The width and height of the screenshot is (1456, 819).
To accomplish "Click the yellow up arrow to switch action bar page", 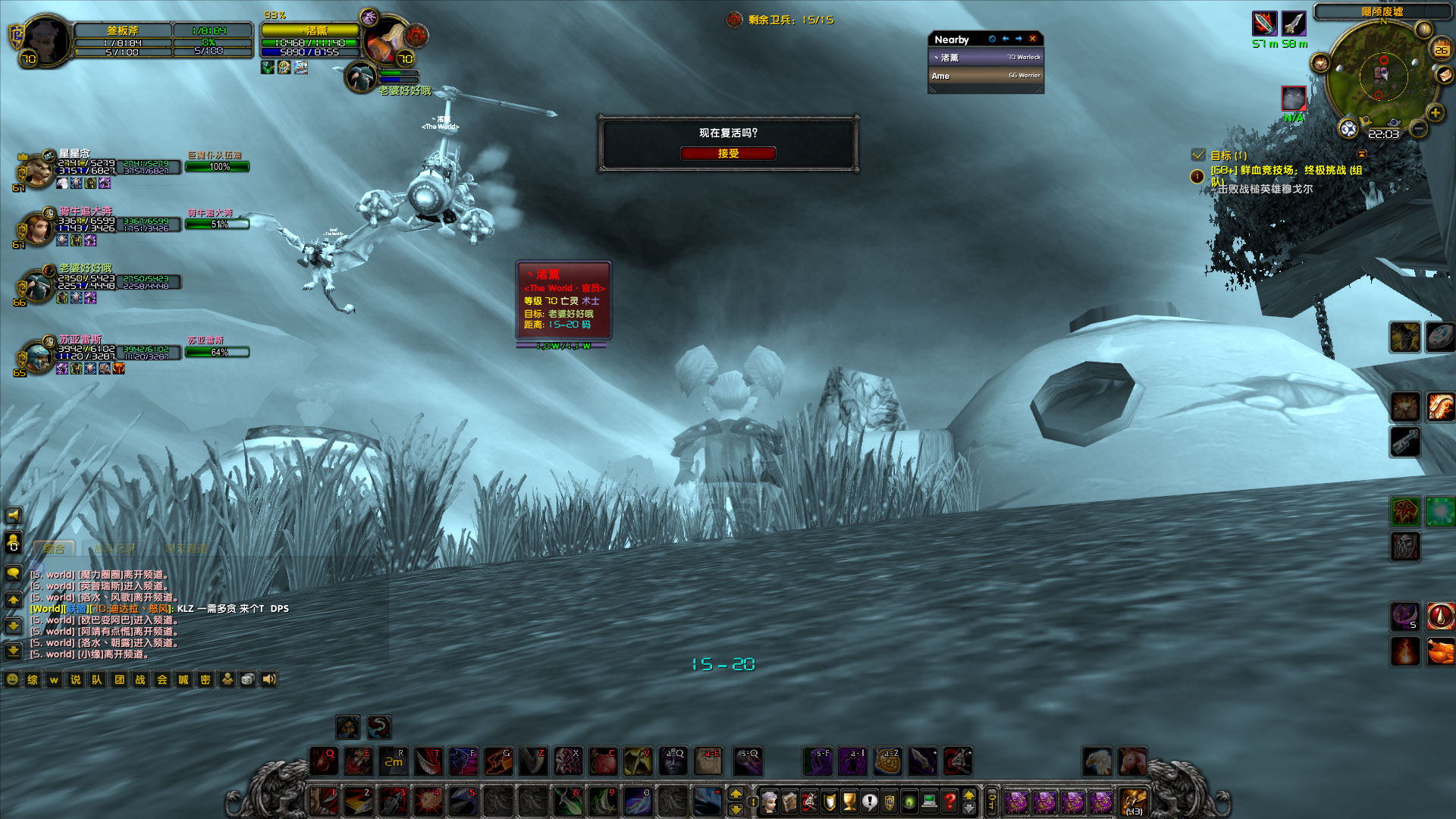I will click(737, 793).
